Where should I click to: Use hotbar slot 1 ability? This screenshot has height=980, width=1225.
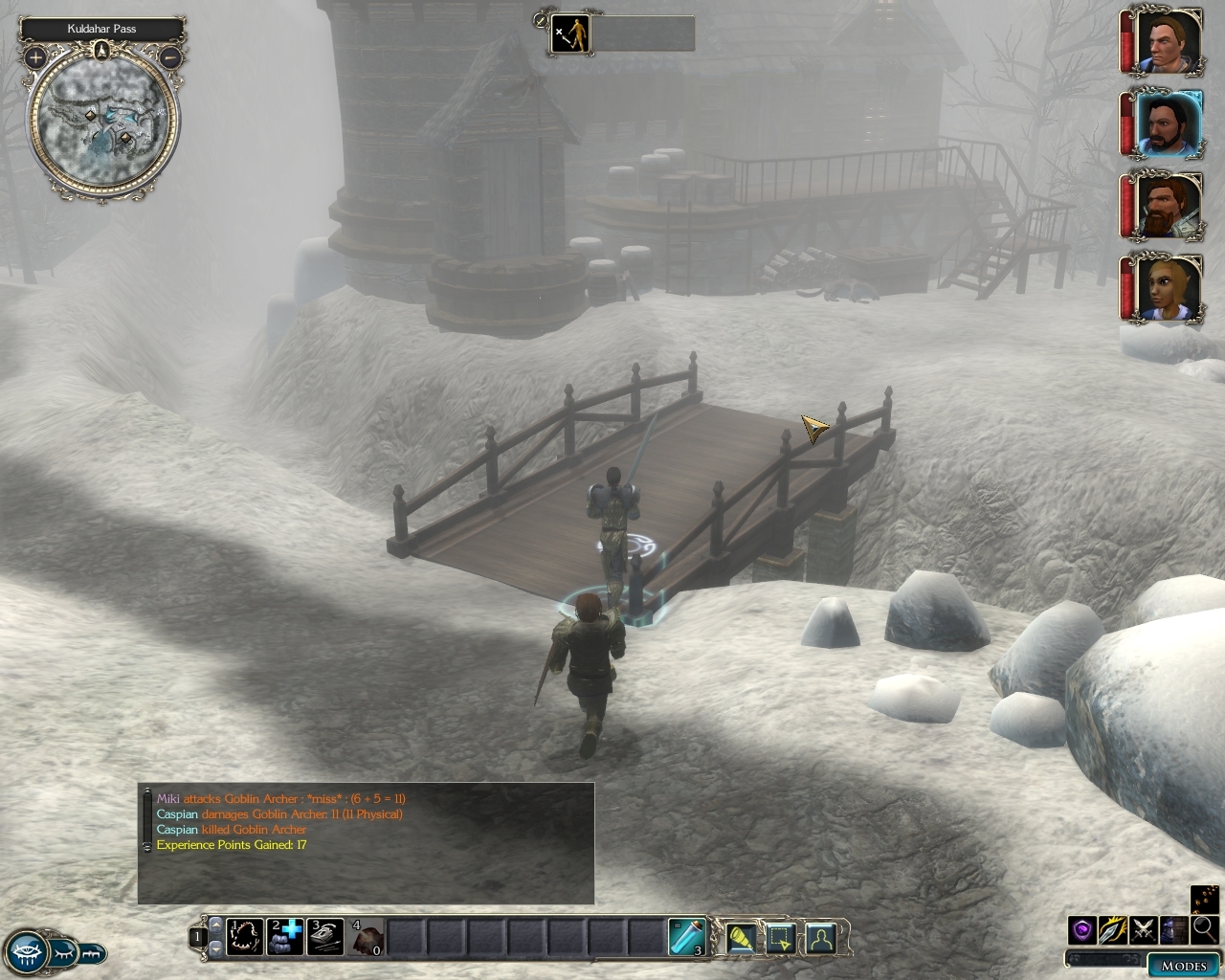click(x=245, y=937)
